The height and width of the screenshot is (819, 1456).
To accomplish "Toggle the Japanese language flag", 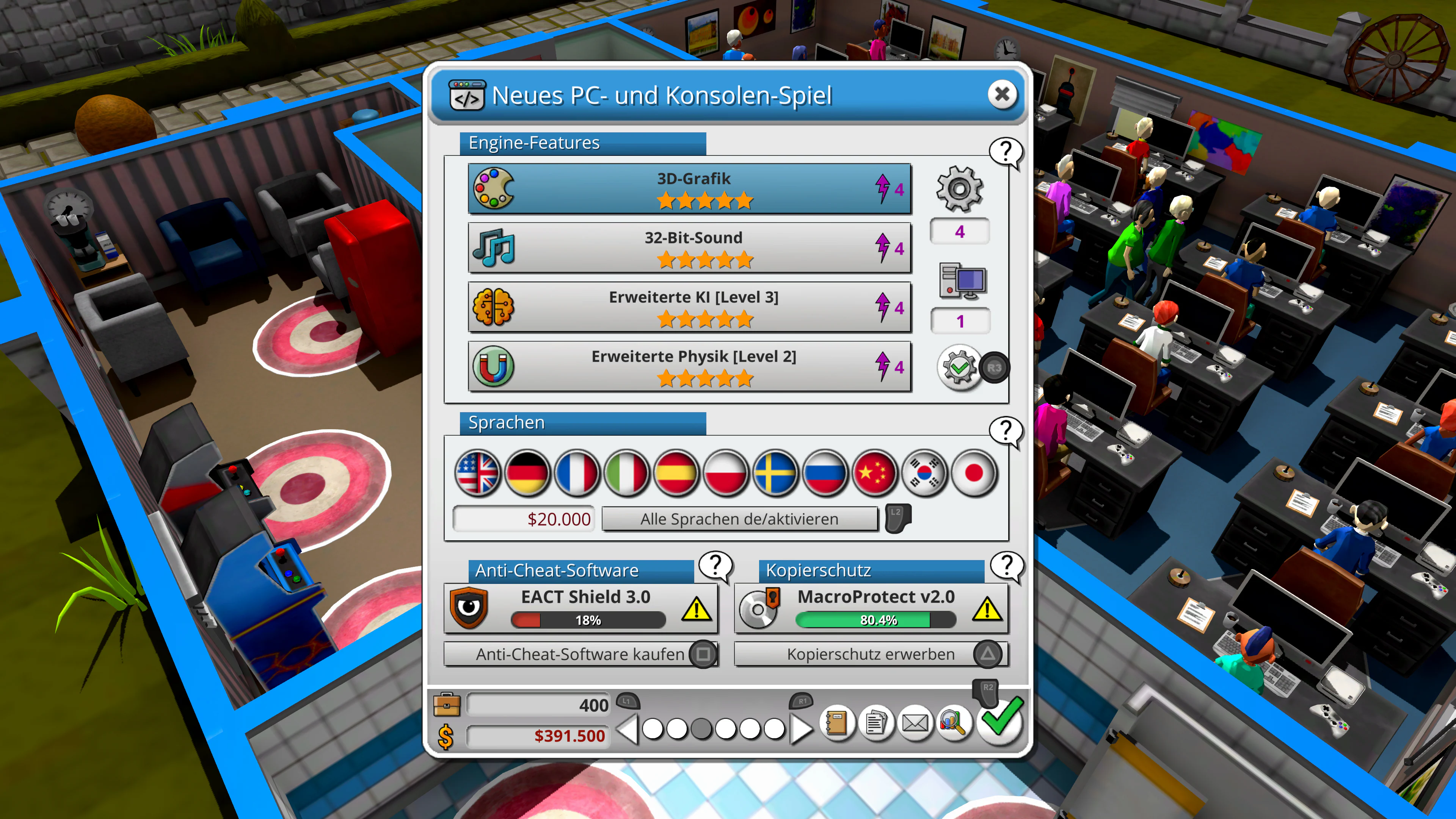I will tap(973, 474).
